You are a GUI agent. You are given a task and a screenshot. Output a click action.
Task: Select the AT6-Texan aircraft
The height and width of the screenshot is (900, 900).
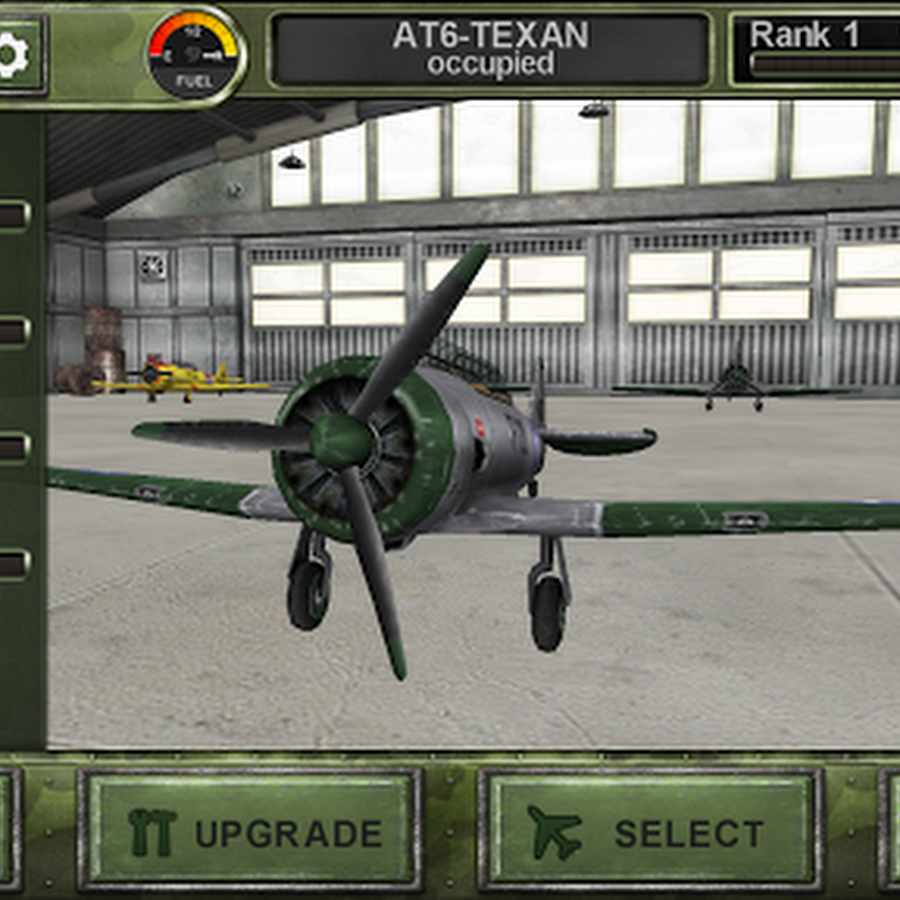point(650,830)
